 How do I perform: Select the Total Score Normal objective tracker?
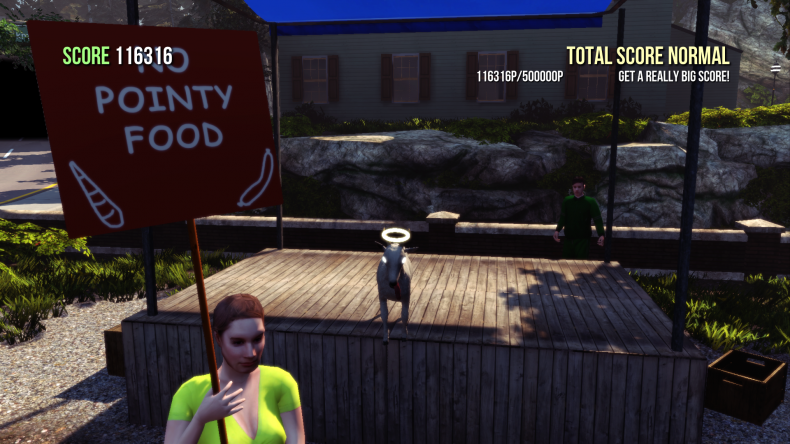pos(647,56)
